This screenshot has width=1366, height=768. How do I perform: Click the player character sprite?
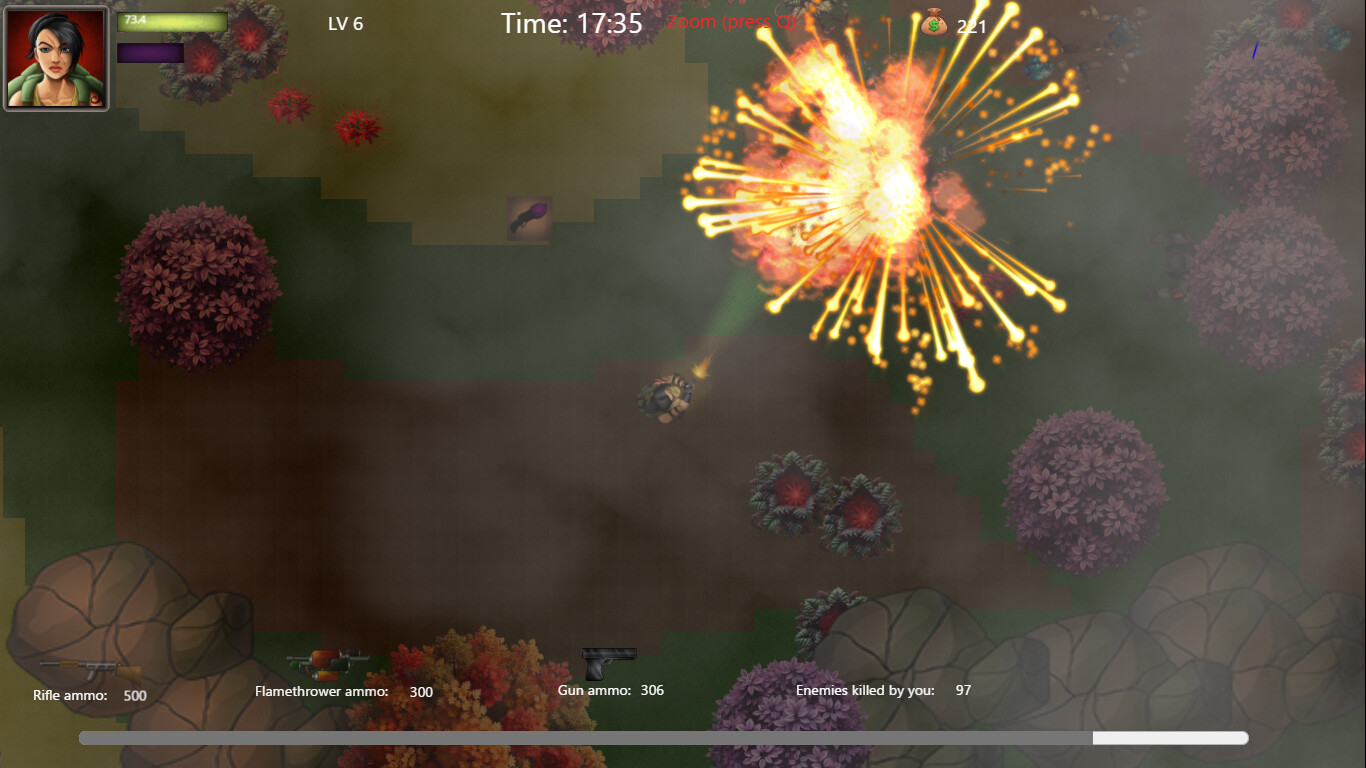(665, 398)
